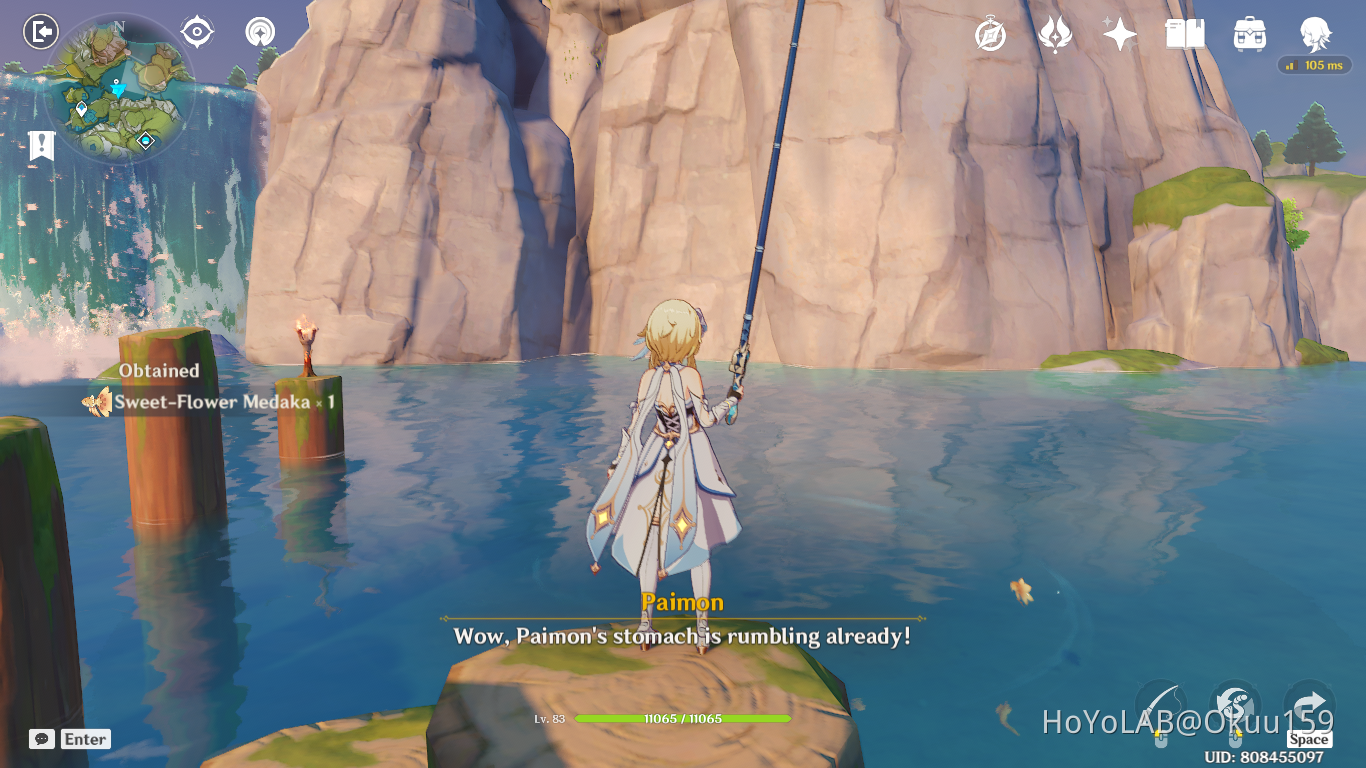Click the navigation icon right of minimap

(259, 31)
